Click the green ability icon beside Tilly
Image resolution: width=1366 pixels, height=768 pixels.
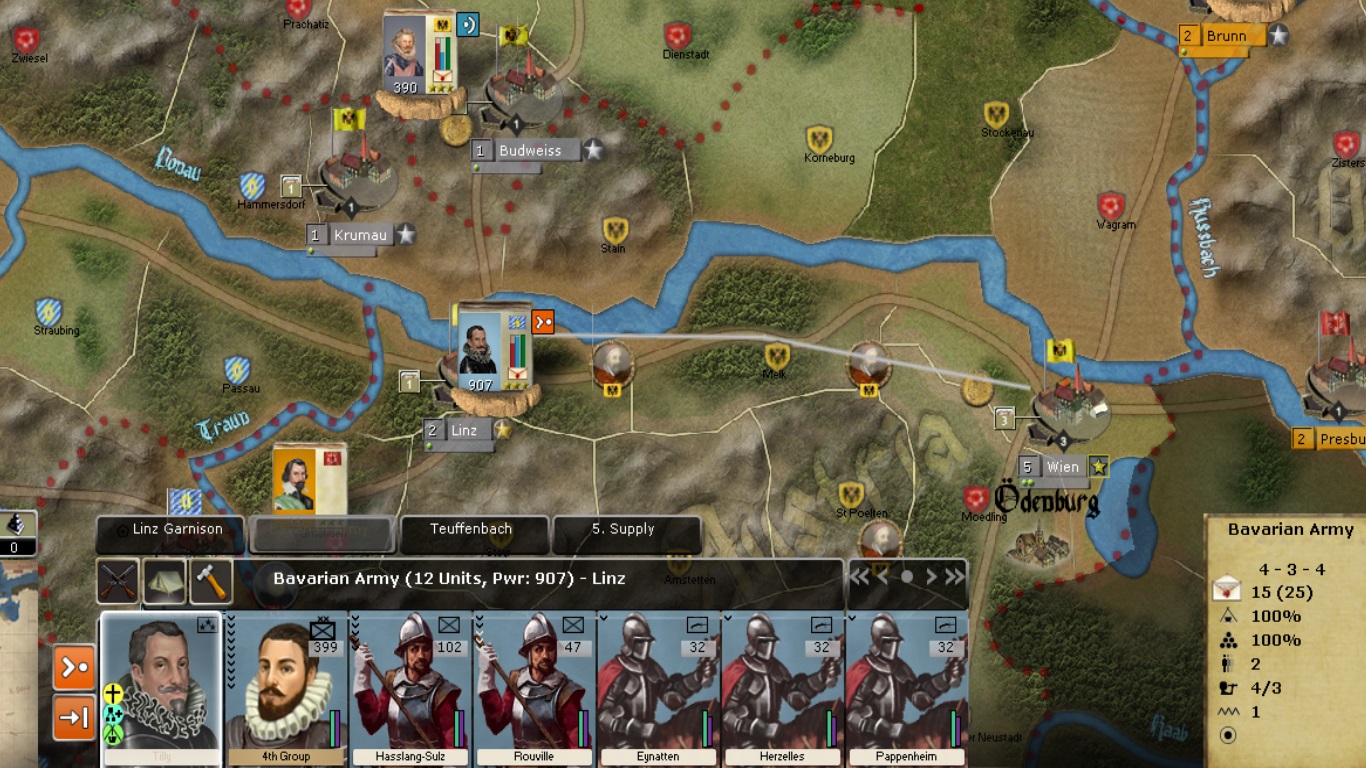(112, 735)
